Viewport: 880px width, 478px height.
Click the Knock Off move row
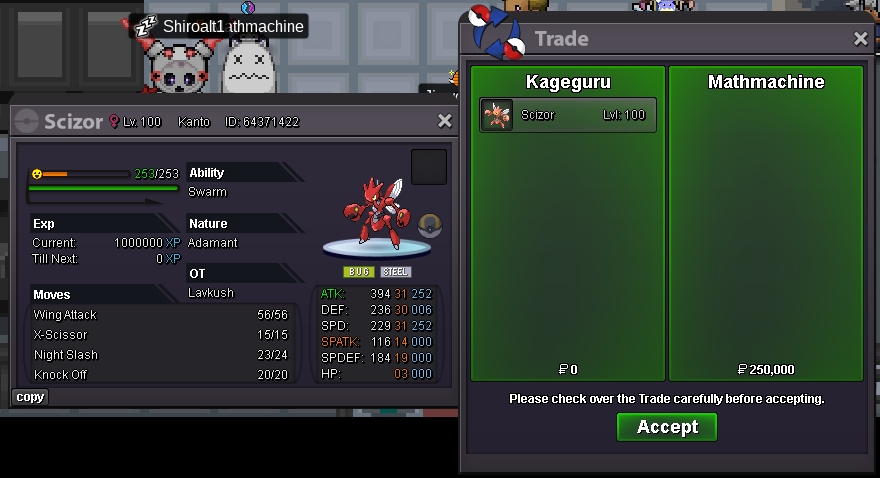tap(160, 375)
